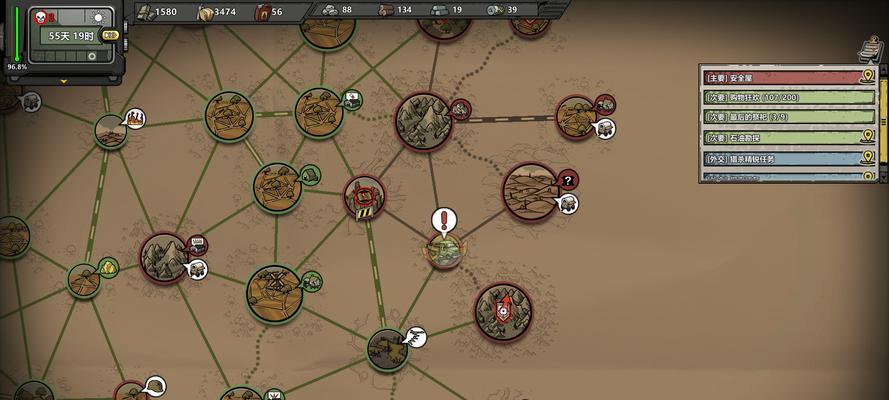
Task: Locate 安全屋 with its map pin
Action: pyautogui.click(x=867, y=77)
